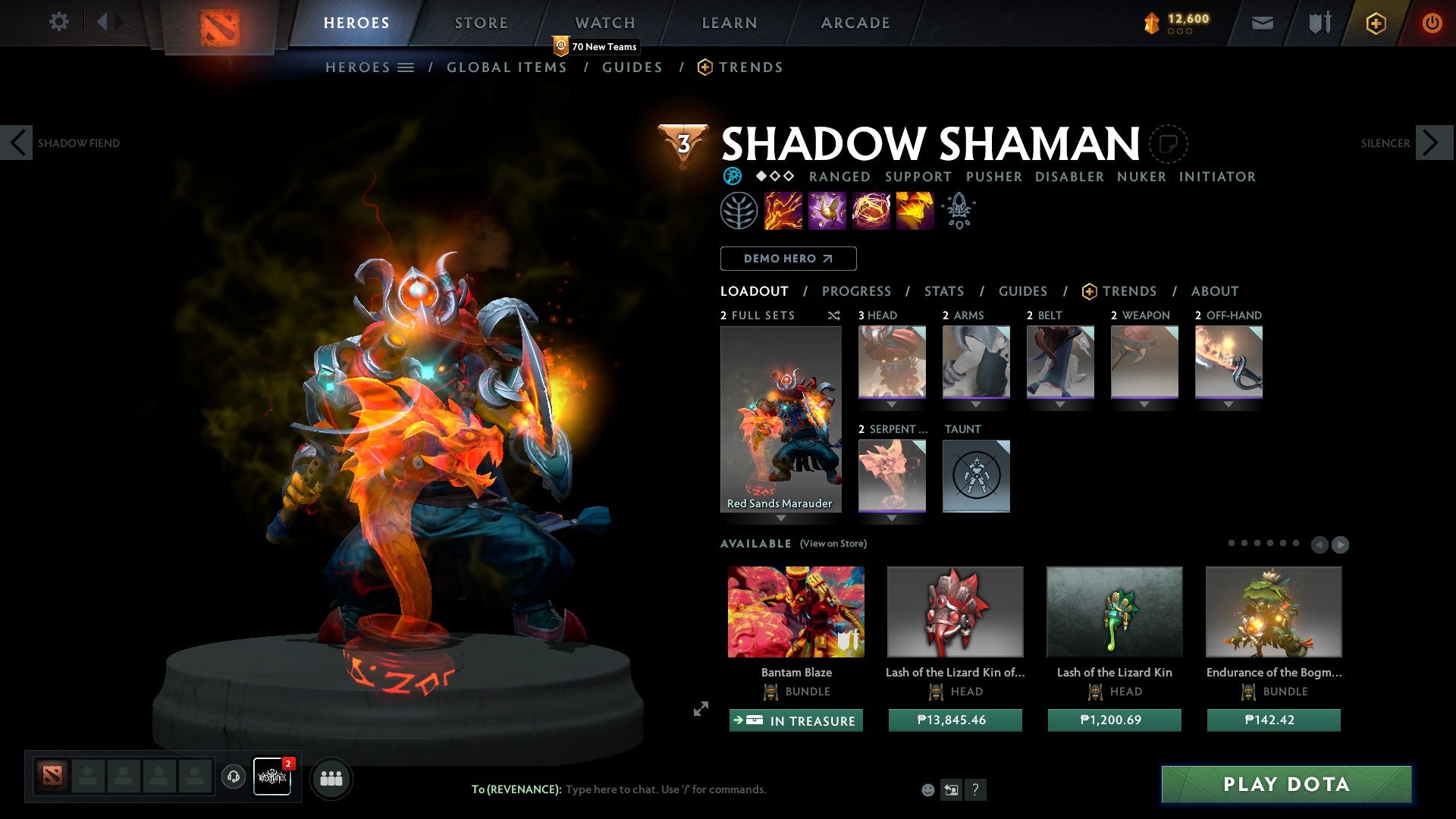Select the Red Sands Marauder set thumbnail

click(780, 417)
